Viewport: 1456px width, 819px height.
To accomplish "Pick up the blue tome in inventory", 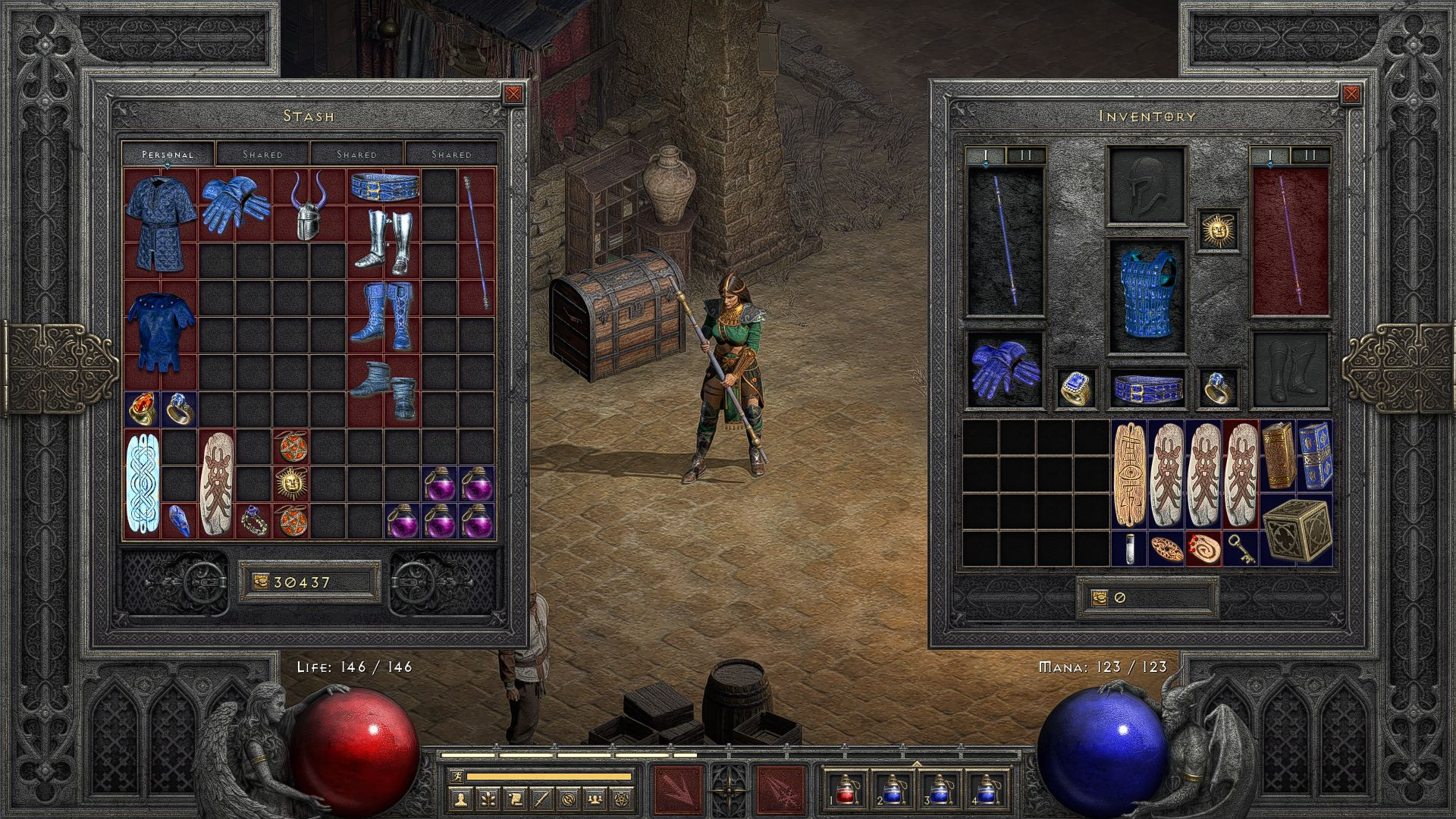I will [x=1315, y=456].
